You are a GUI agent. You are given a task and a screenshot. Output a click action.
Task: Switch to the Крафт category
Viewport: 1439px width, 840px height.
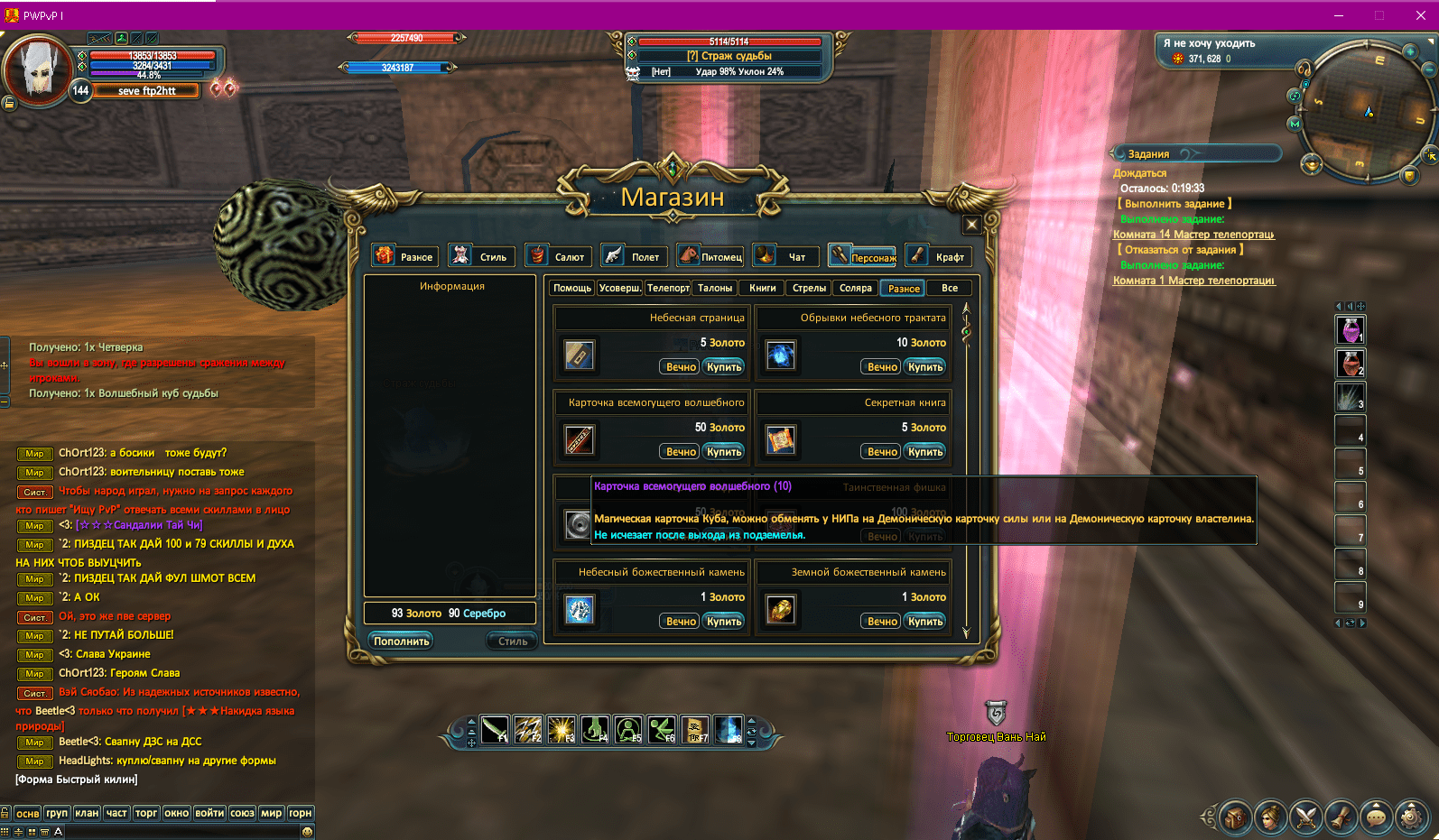tap(939, 256)
